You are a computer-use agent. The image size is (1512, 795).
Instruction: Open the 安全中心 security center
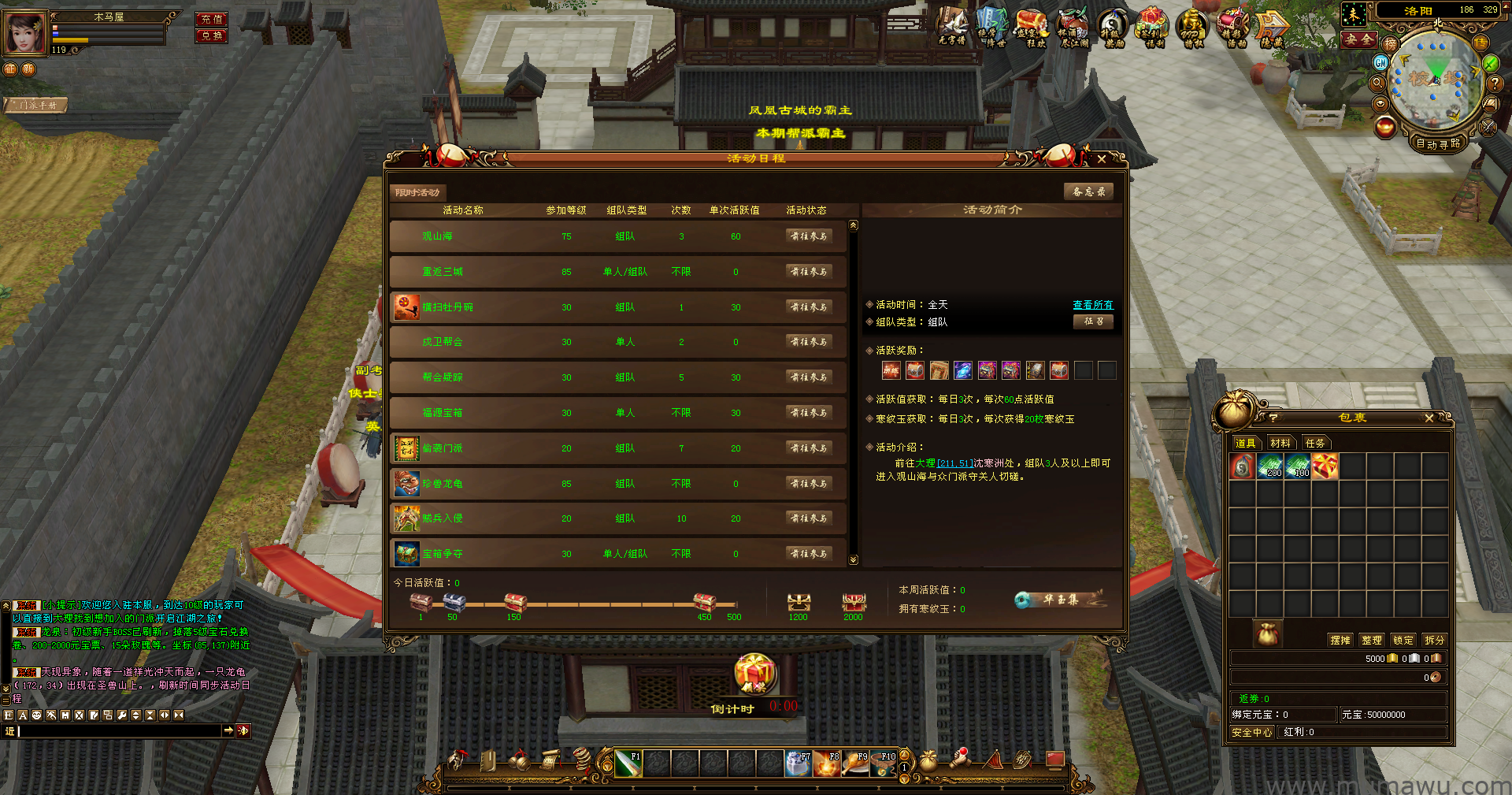[x=1251, y=732]
